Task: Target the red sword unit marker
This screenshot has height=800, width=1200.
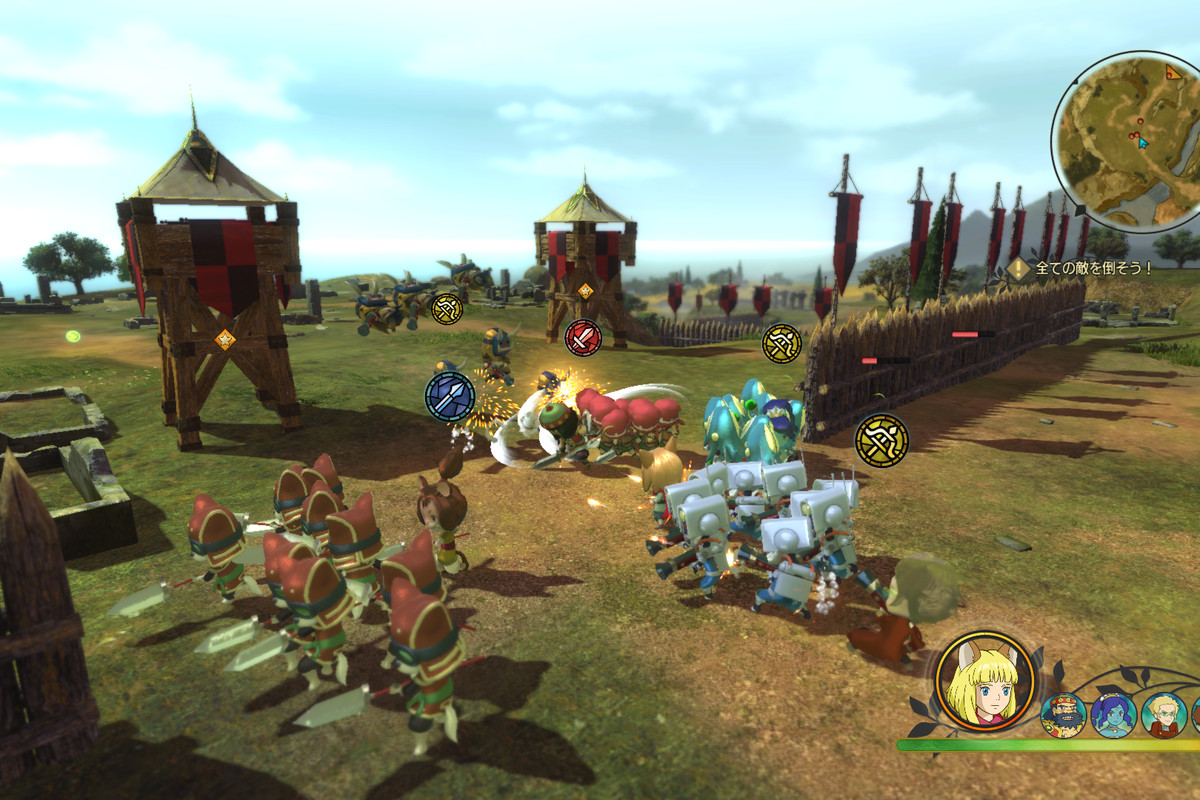Action: click(x=583, y=338)
